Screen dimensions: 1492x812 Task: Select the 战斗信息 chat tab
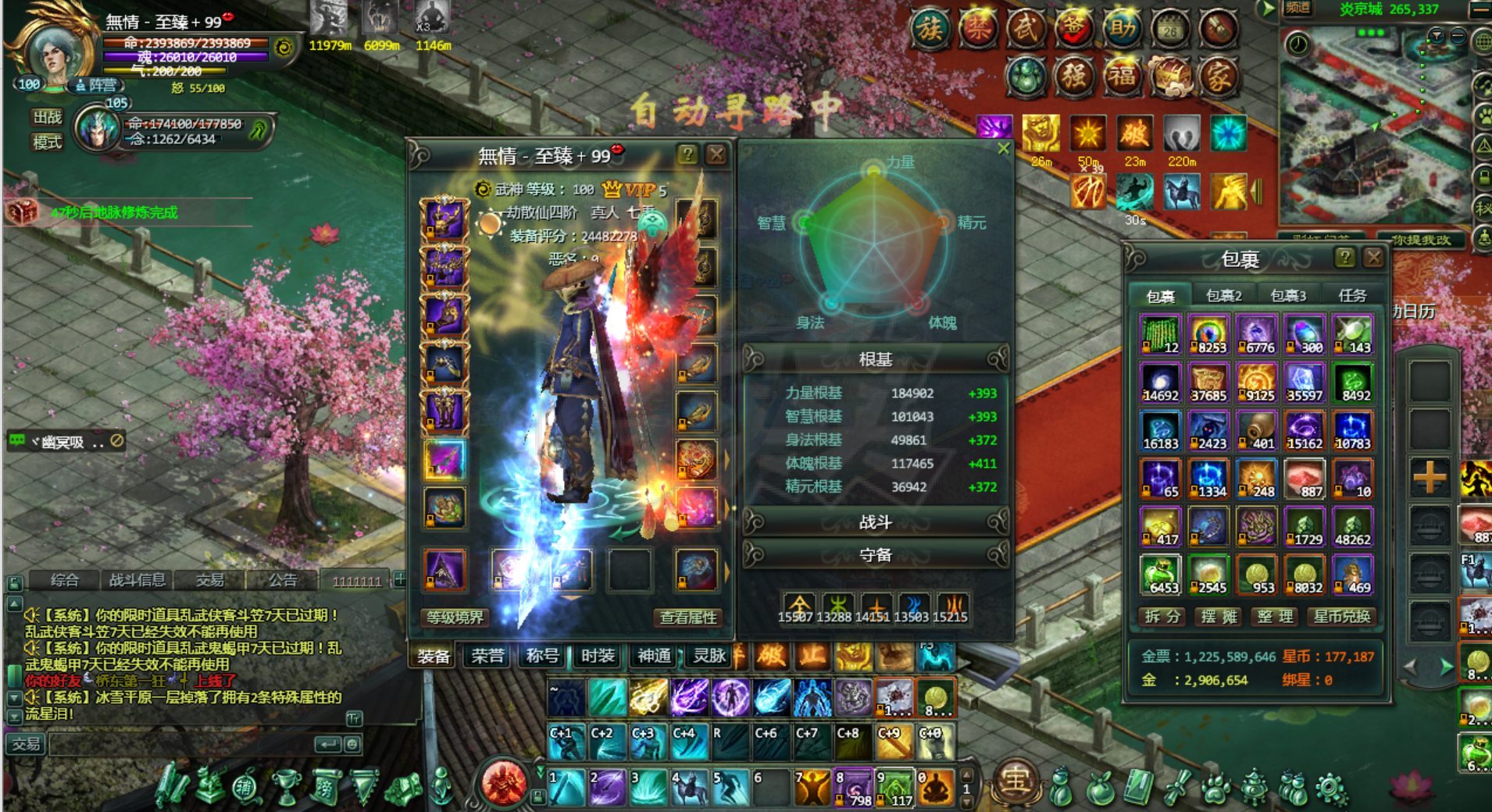click(x=137, y=580)
